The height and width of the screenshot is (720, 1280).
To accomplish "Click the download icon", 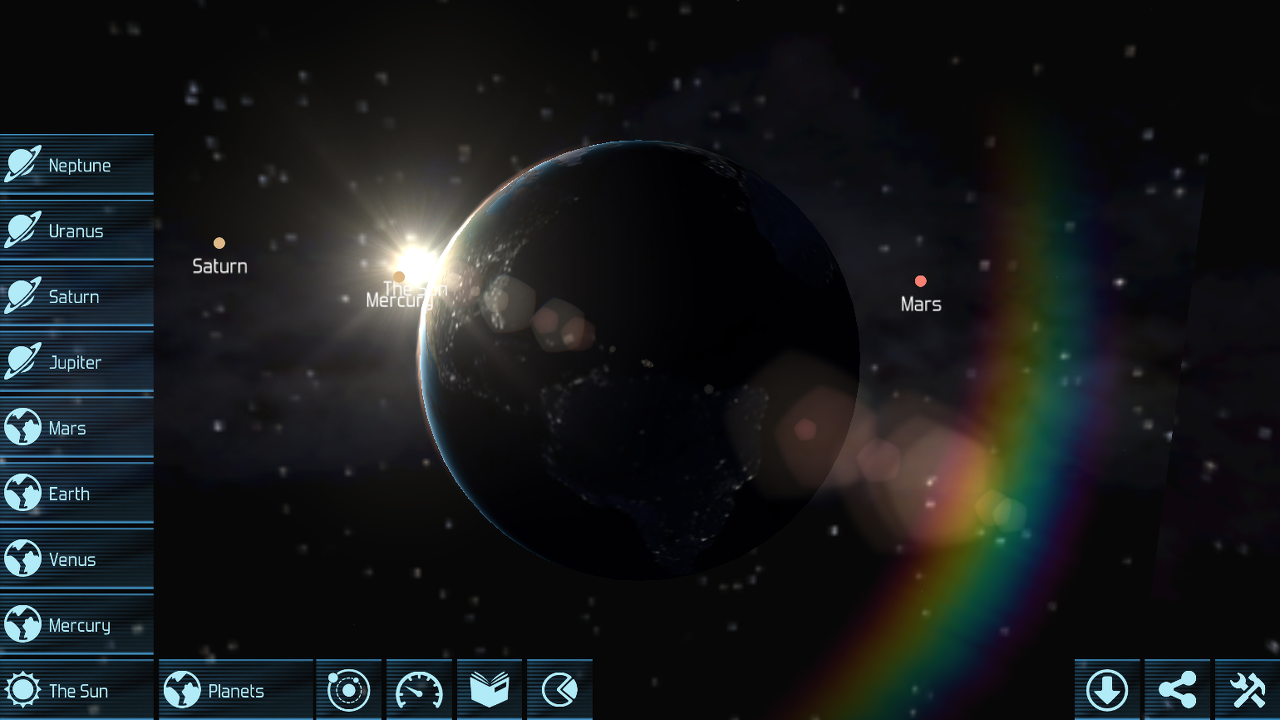I will [x=1109, y=689].
